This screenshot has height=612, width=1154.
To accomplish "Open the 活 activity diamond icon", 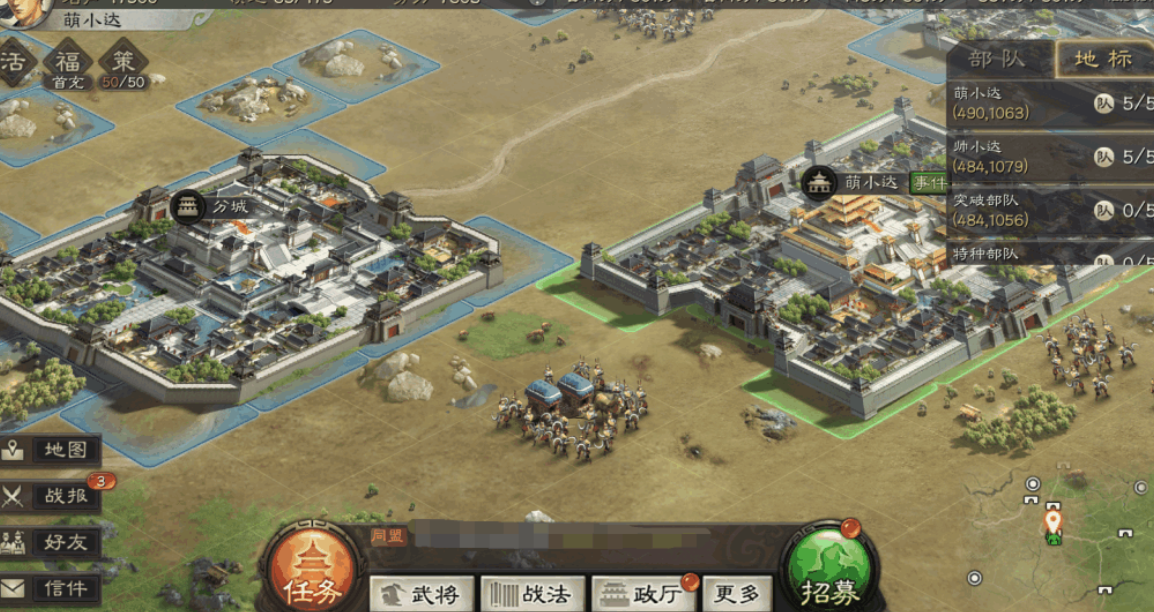I will 14,62.
